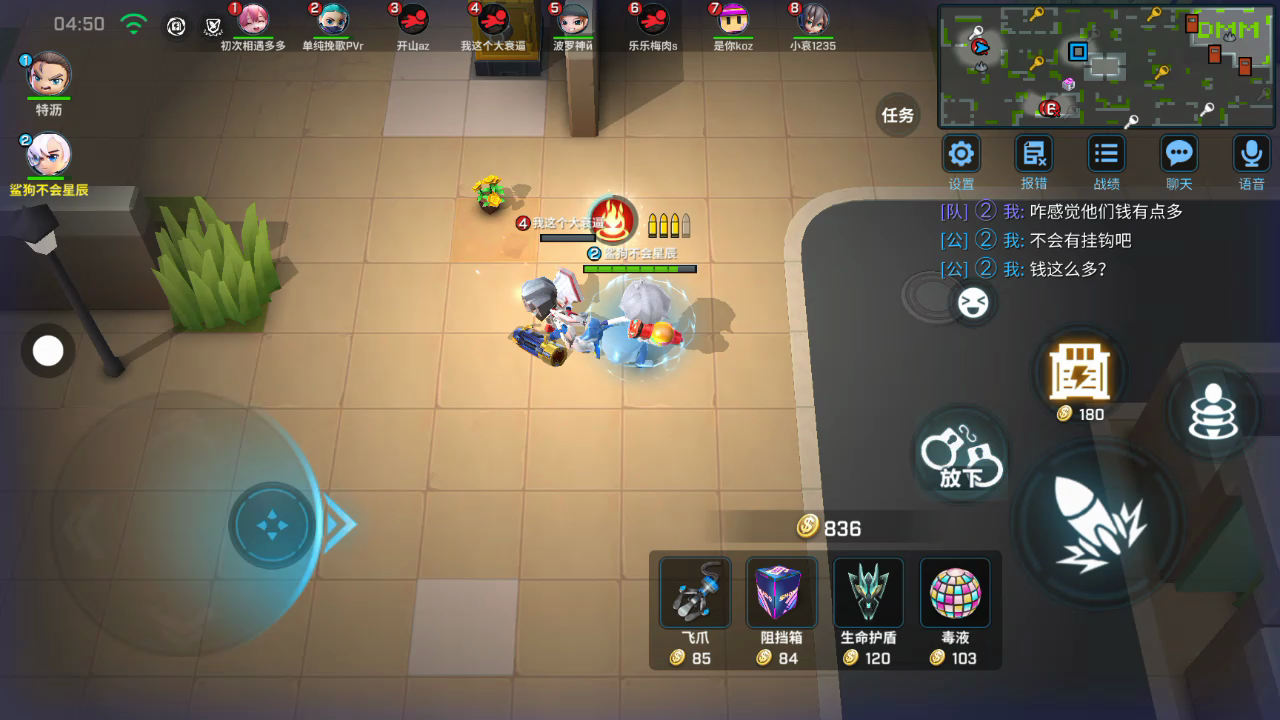This screenshot has height=720, width=1280.
Task: Open the 设置 settings gear
Action: (961, 154)
